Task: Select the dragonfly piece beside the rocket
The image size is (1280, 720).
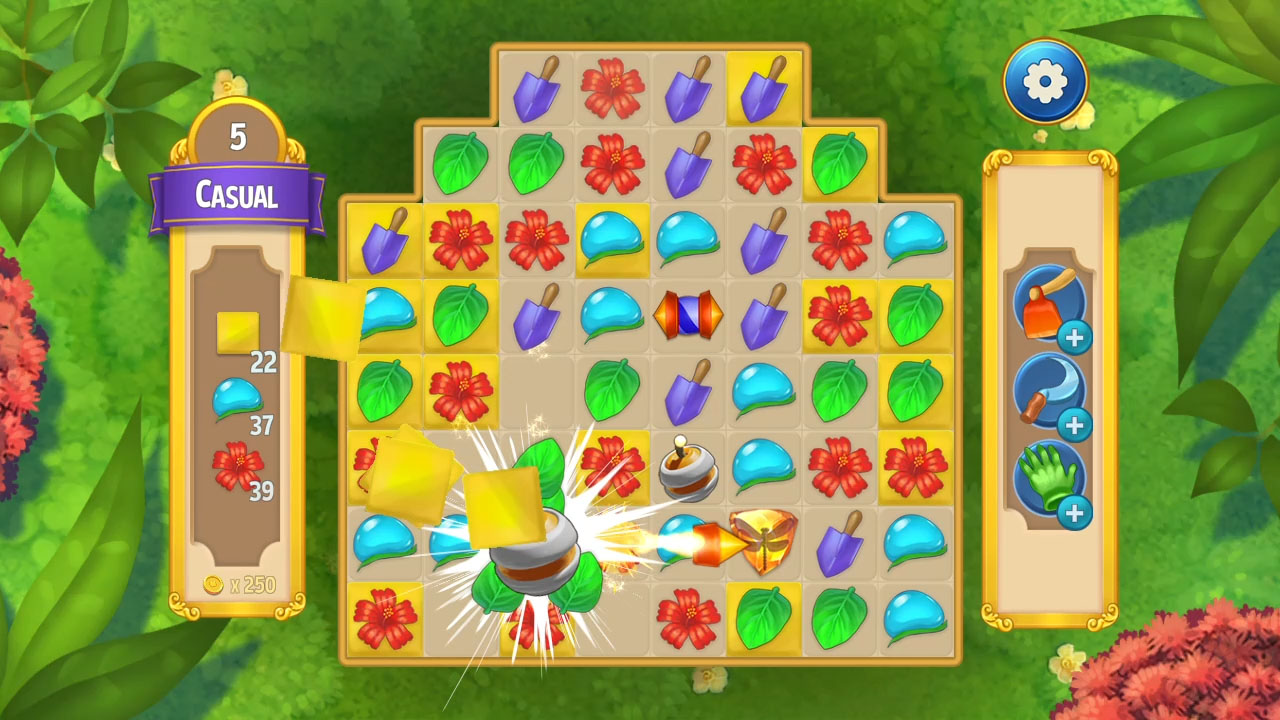Action: click(x=762, y=540)
